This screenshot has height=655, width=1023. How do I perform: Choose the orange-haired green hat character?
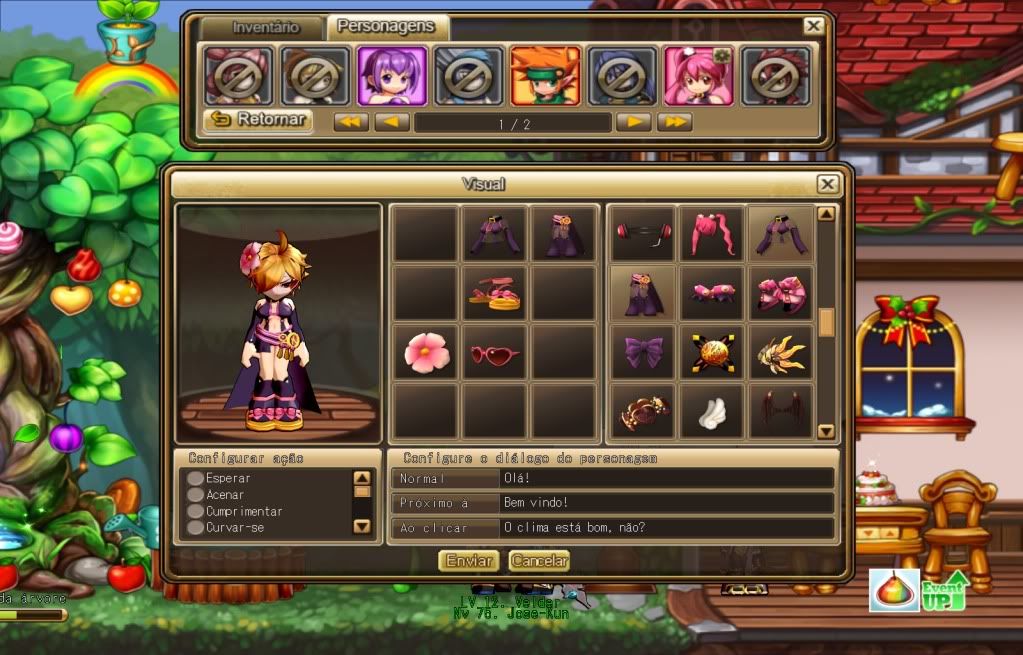(x=545, y=76)
